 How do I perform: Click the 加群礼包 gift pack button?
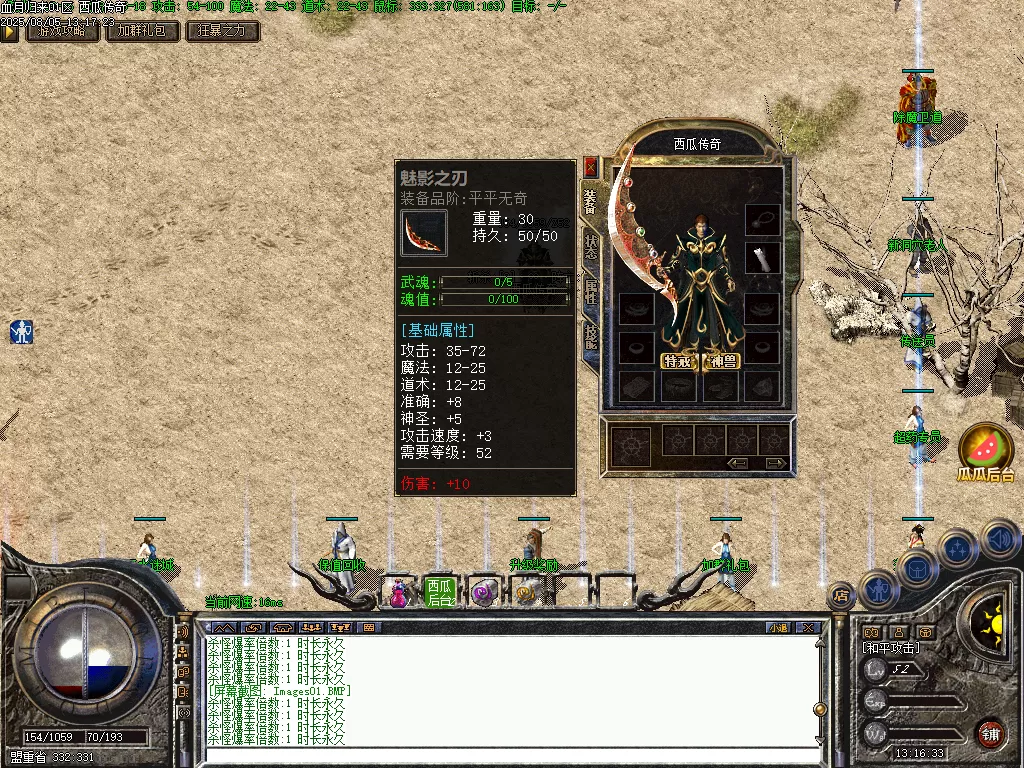(x=143, y=31)
